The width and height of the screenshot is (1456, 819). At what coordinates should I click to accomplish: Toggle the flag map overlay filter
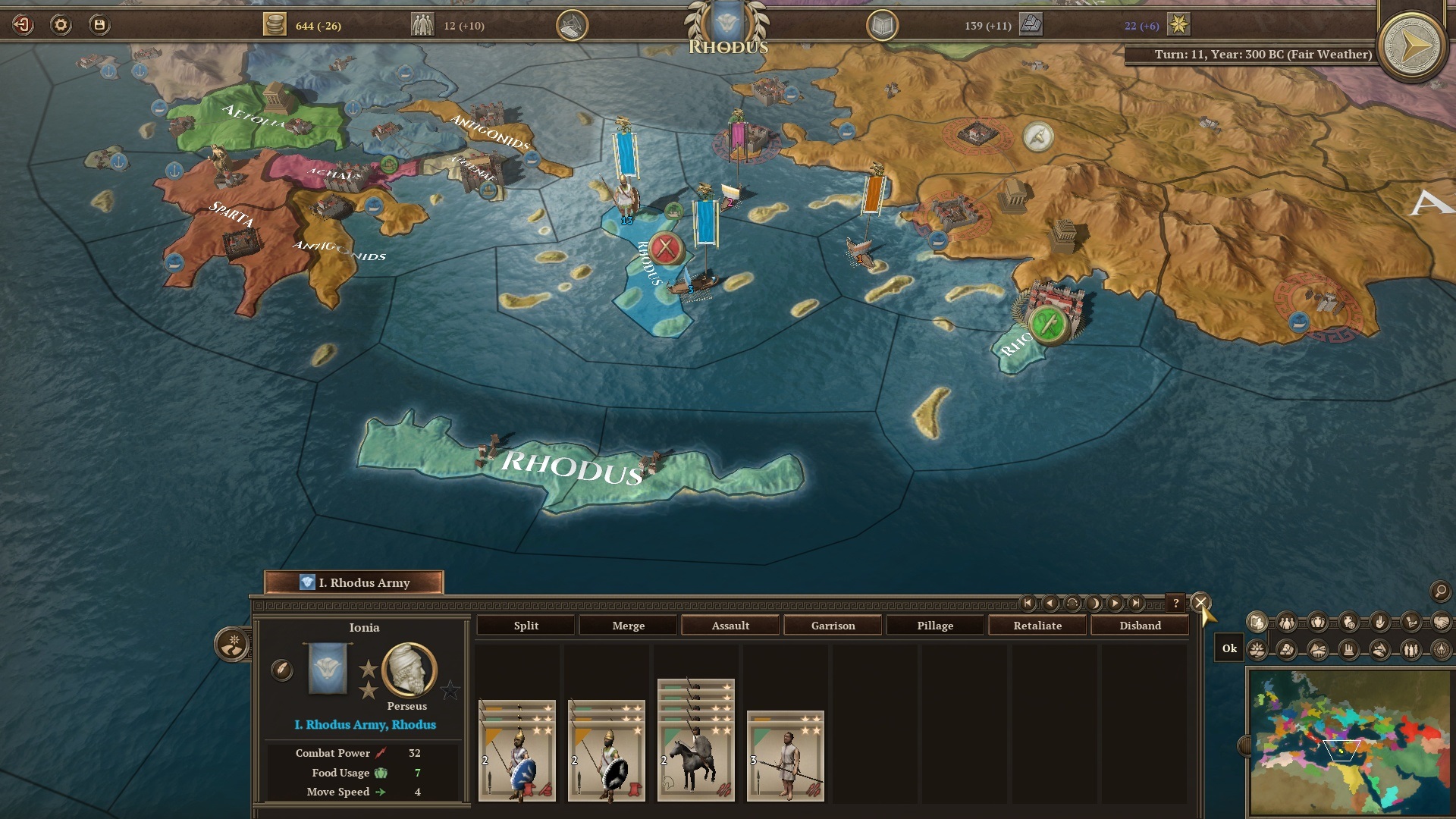(1258, 621)
